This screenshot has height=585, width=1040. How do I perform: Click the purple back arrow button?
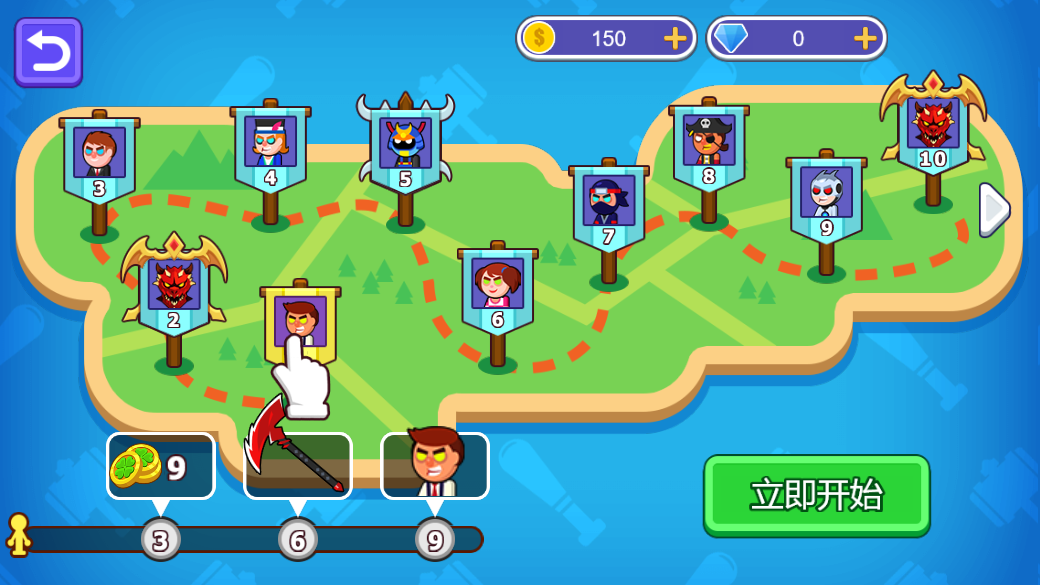coord(48,51)
